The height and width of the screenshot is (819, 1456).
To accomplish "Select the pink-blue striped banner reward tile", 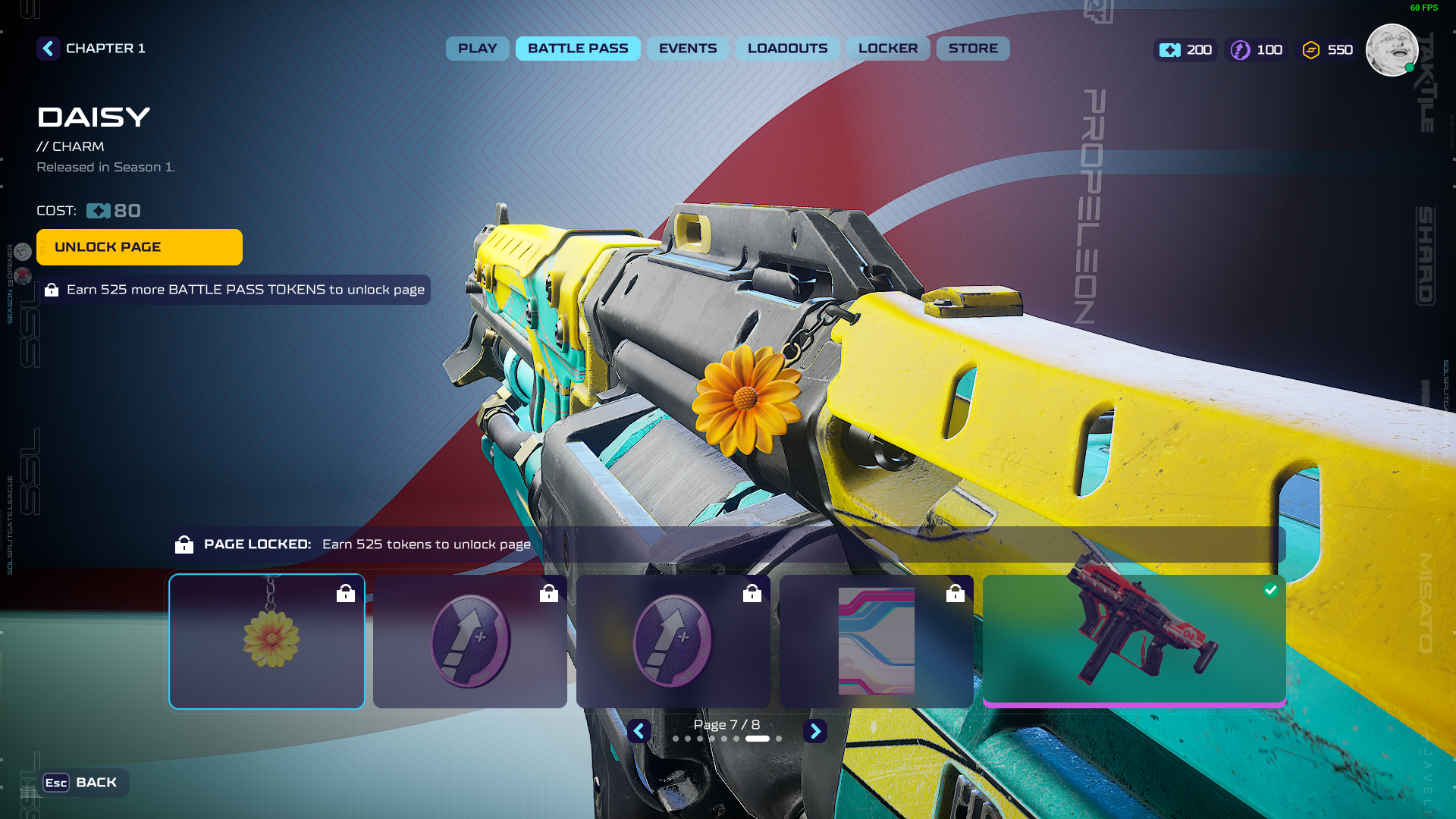I will point(877,642).
